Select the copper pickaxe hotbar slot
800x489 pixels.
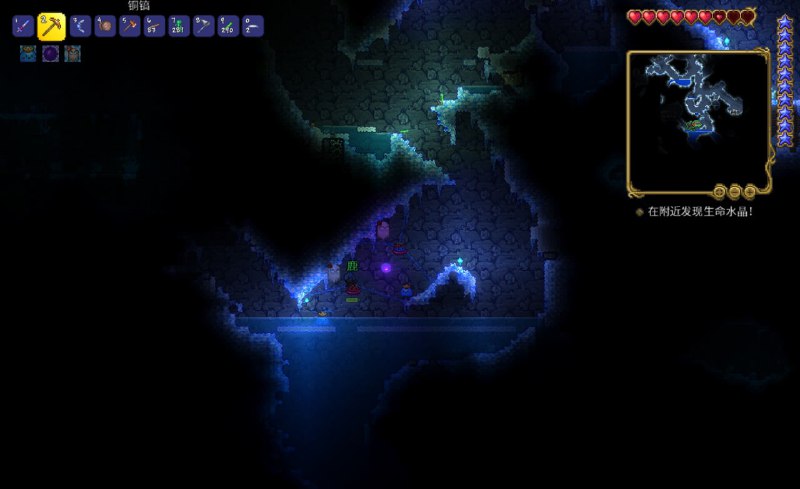(51, 26)
